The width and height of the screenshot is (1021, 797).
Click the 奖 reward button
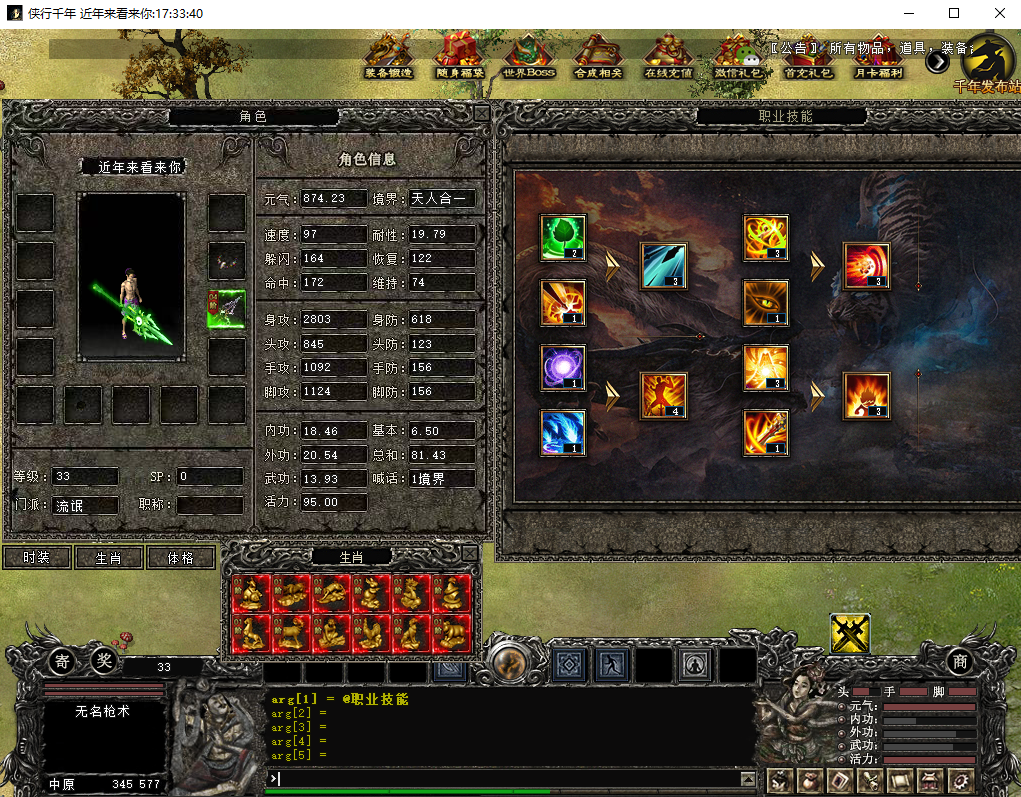[x=104, y=660]
